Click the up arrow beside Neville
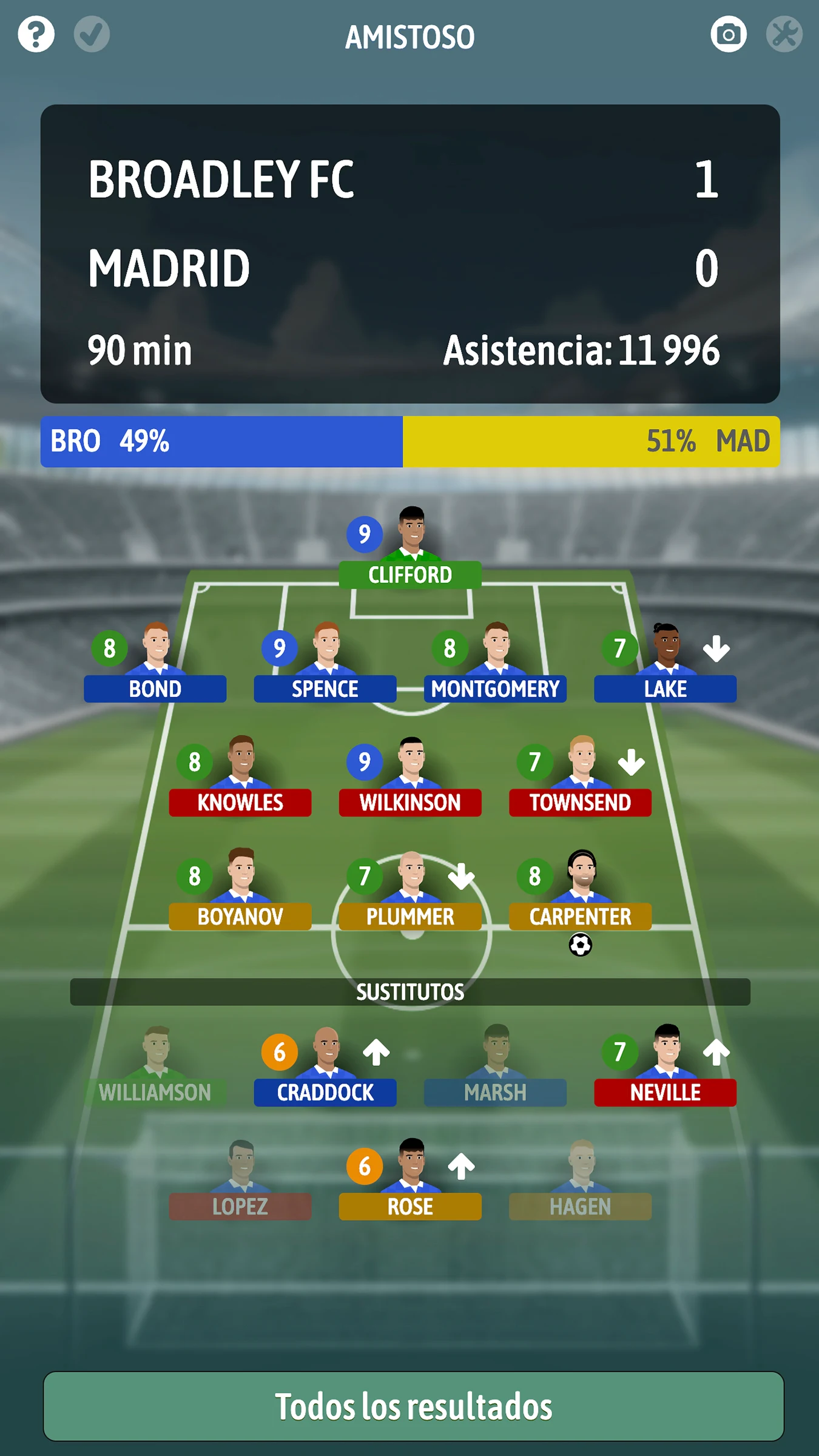 click(716, 1051)
